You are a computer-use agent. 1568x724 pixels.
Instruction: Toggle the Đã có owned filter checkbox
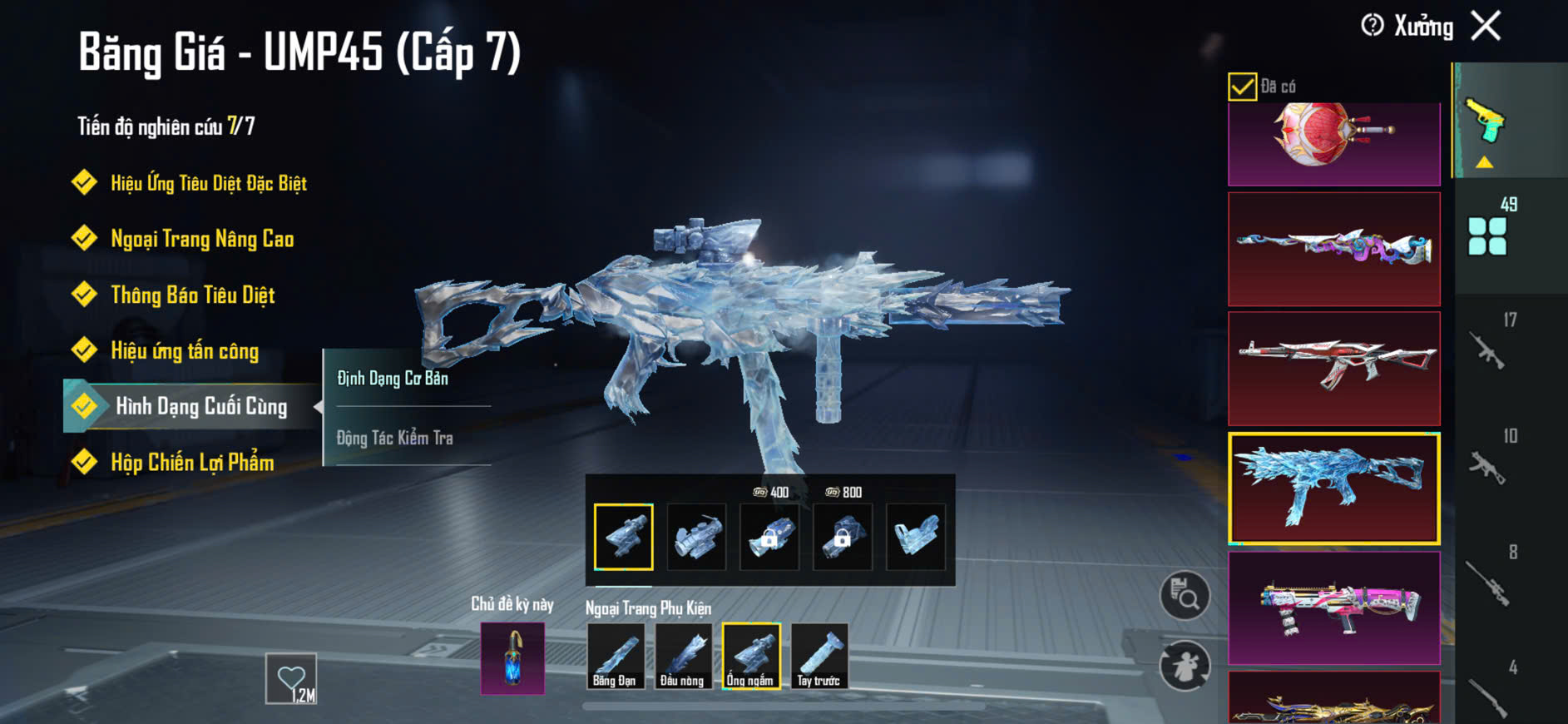coord(1242,87)
